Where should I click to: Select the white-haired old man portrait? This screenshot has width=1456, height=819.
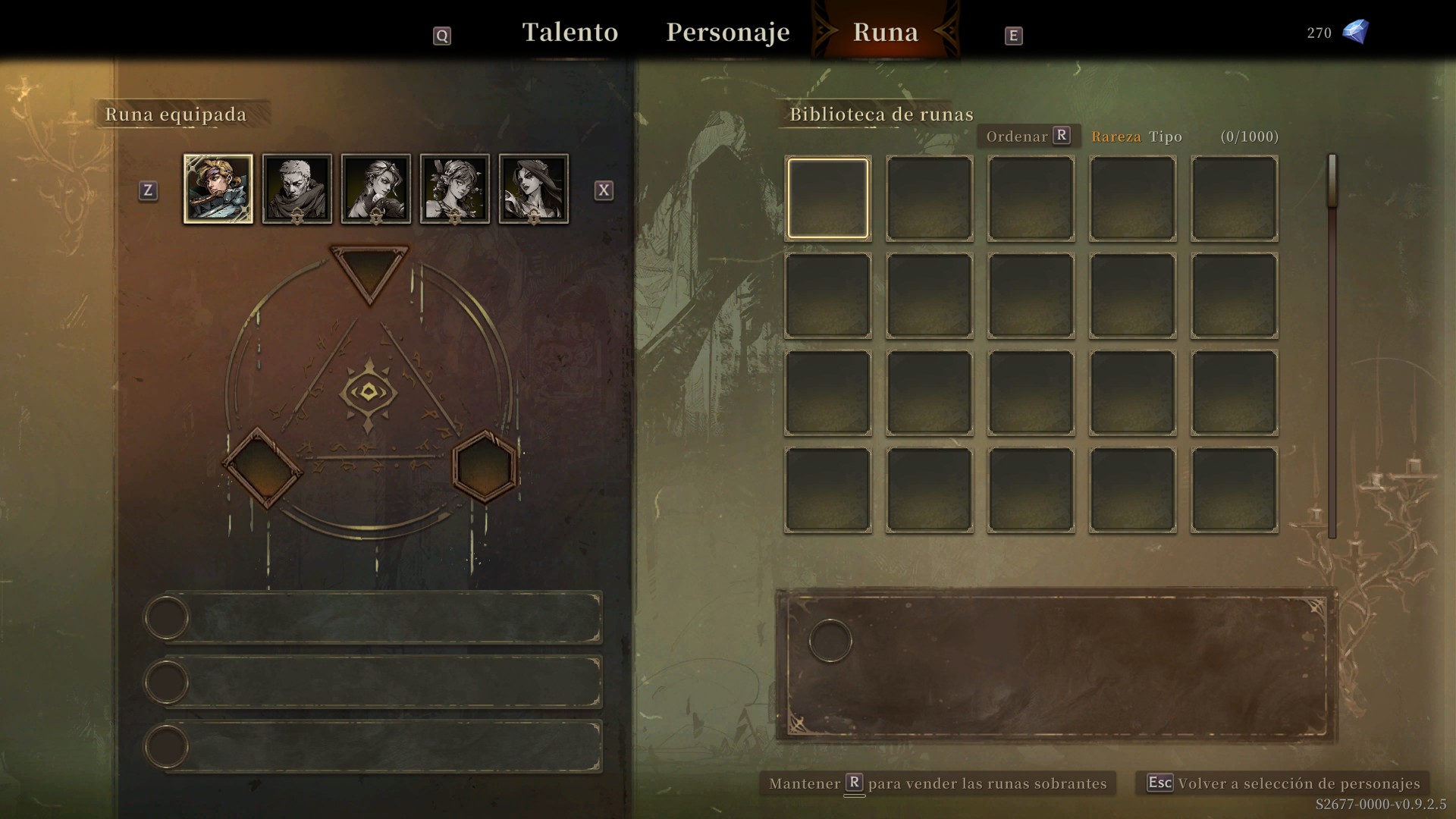pos(297,189)
